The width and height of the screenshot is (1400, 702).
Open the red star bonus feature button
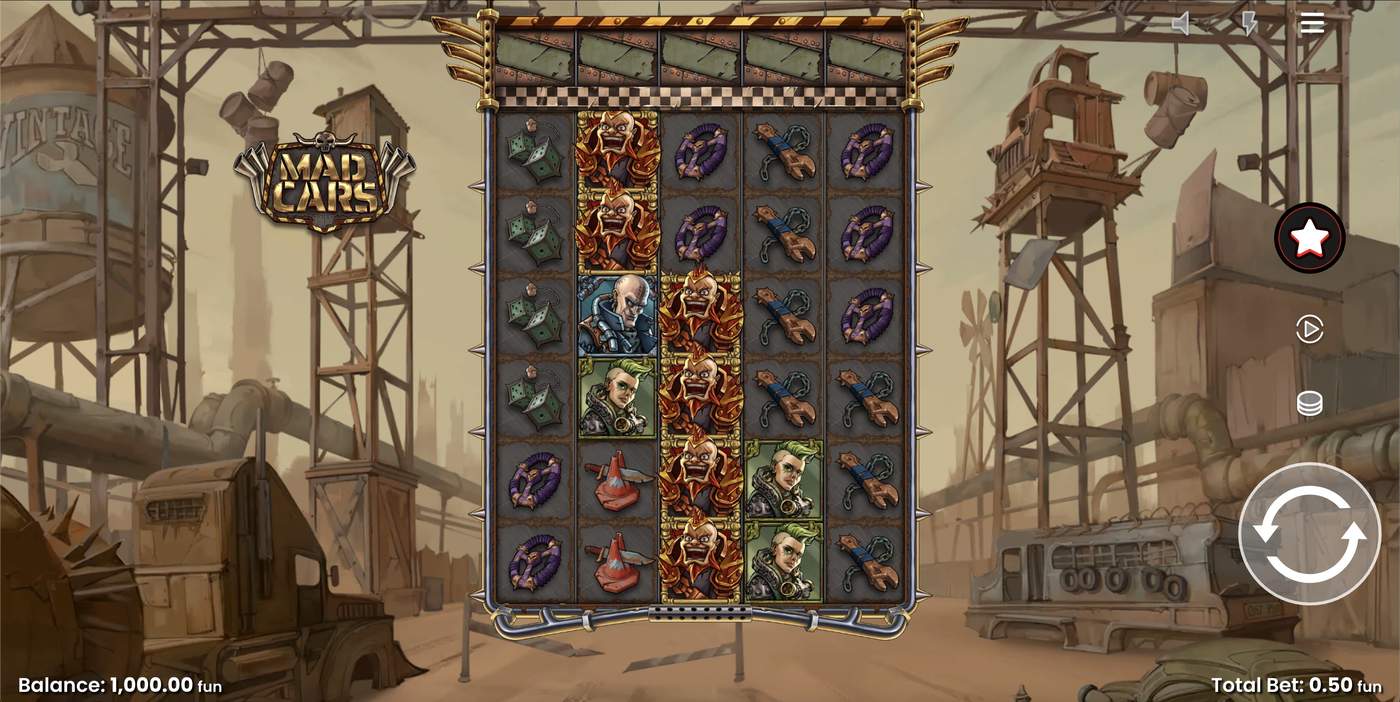(x=1309, y=238)
